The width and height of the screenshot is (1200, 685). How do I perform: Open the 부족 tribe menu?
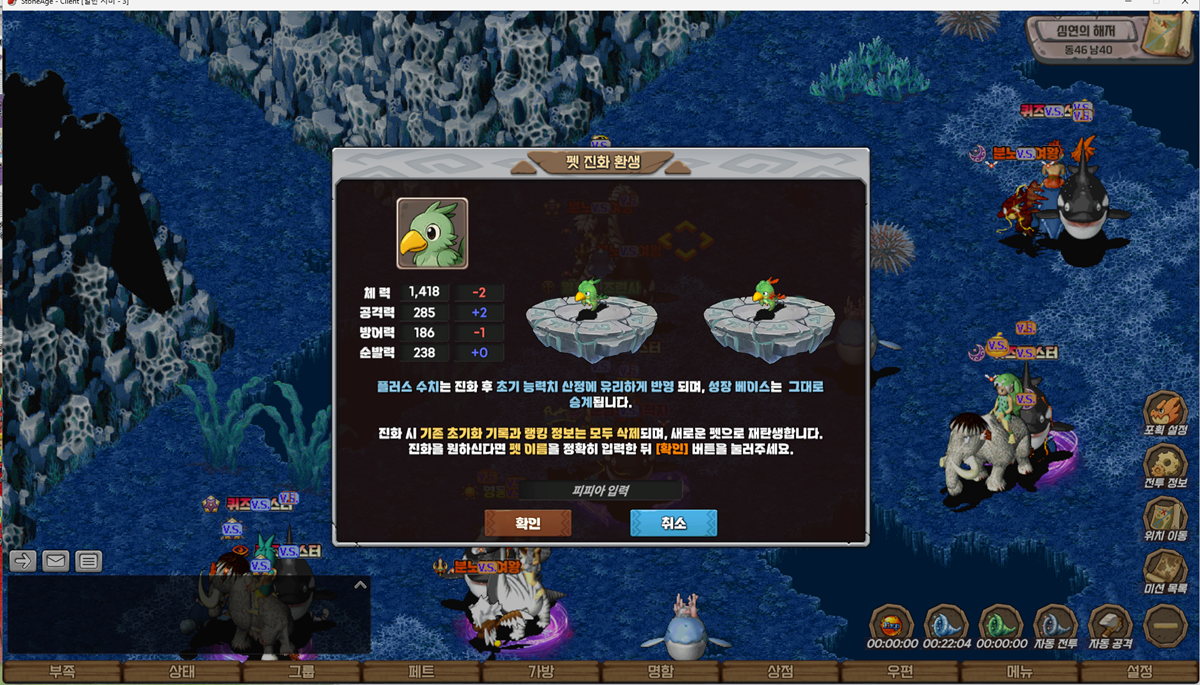coord(62,672)
